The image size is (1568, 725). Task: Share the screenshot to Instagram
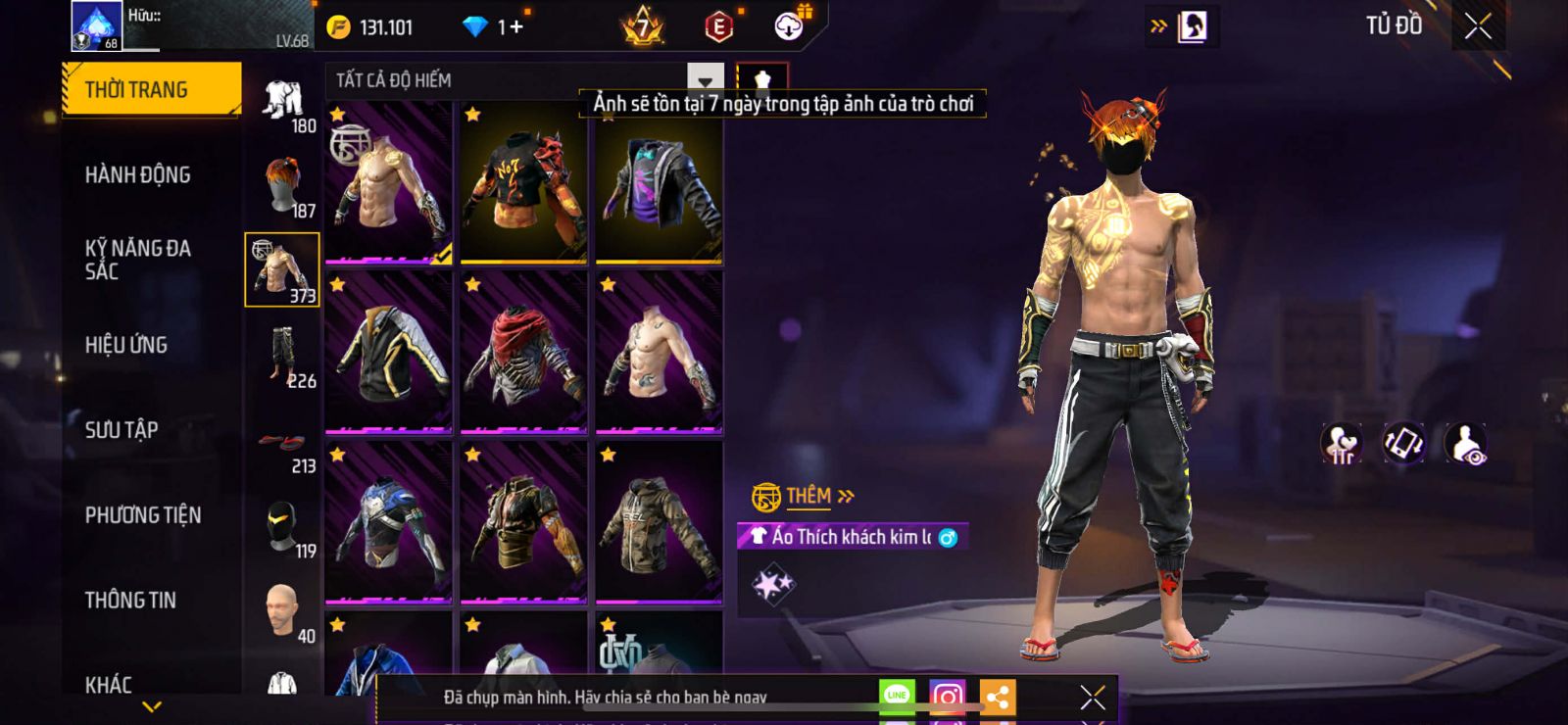[947, 698]
